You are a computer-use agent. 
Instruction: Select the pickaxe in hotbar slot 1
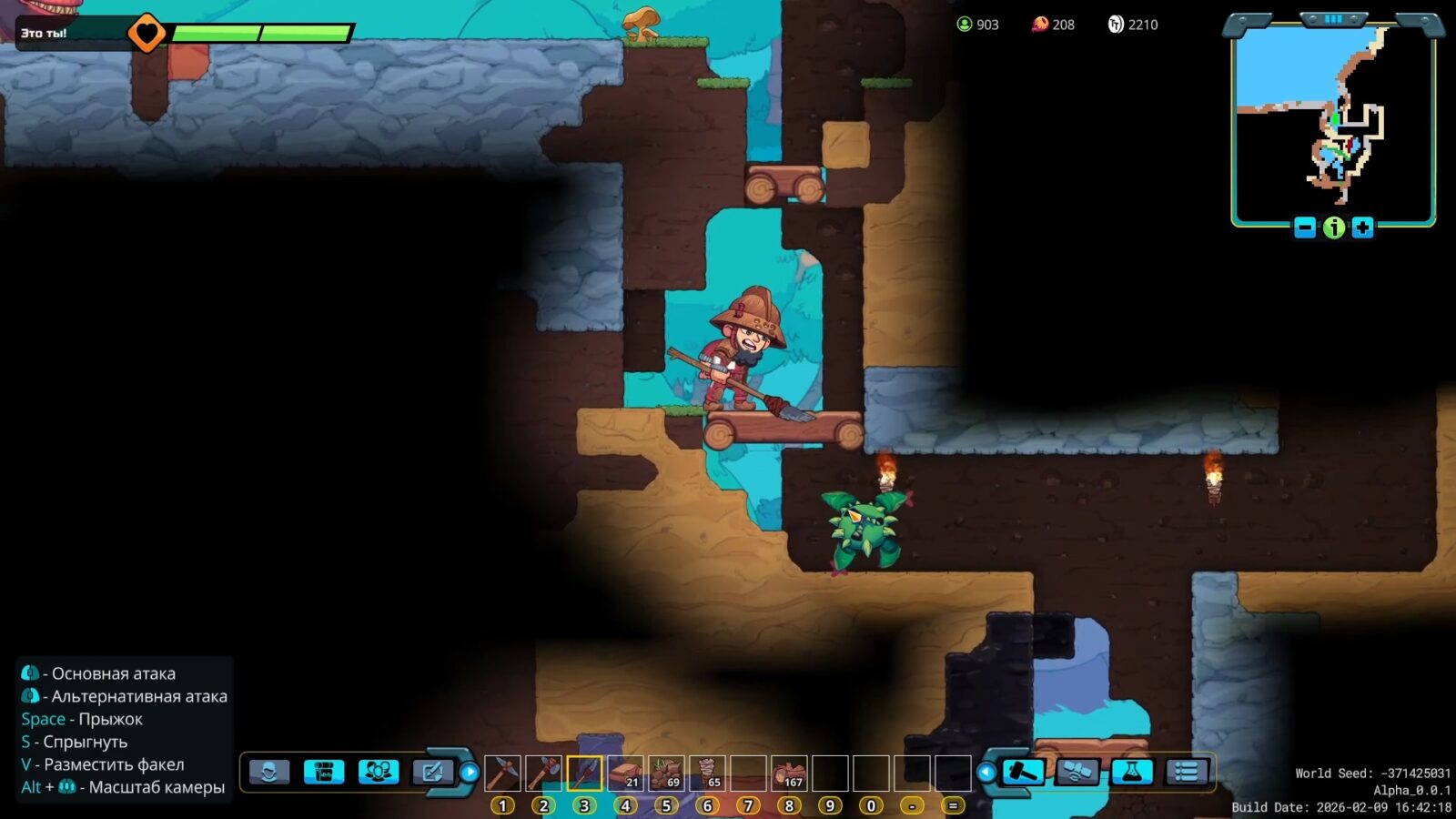pos(502,773)
